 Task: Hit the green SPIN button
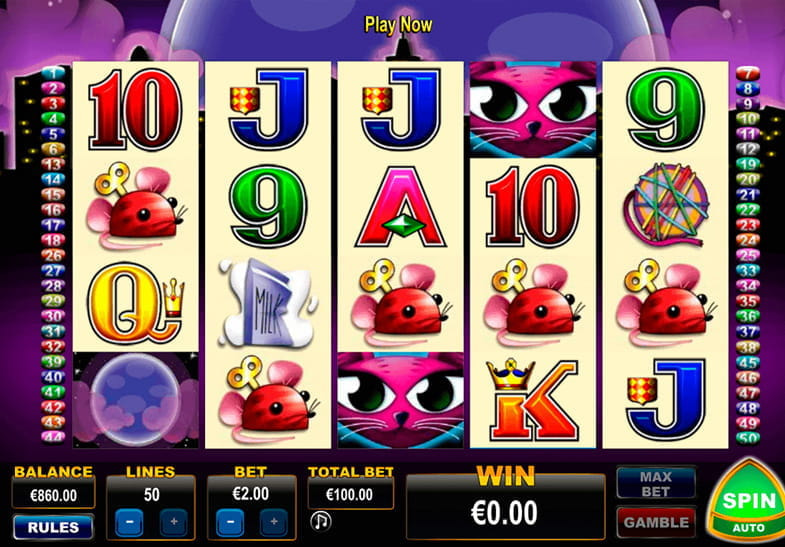pyautogui.click(x=743, y=499)
